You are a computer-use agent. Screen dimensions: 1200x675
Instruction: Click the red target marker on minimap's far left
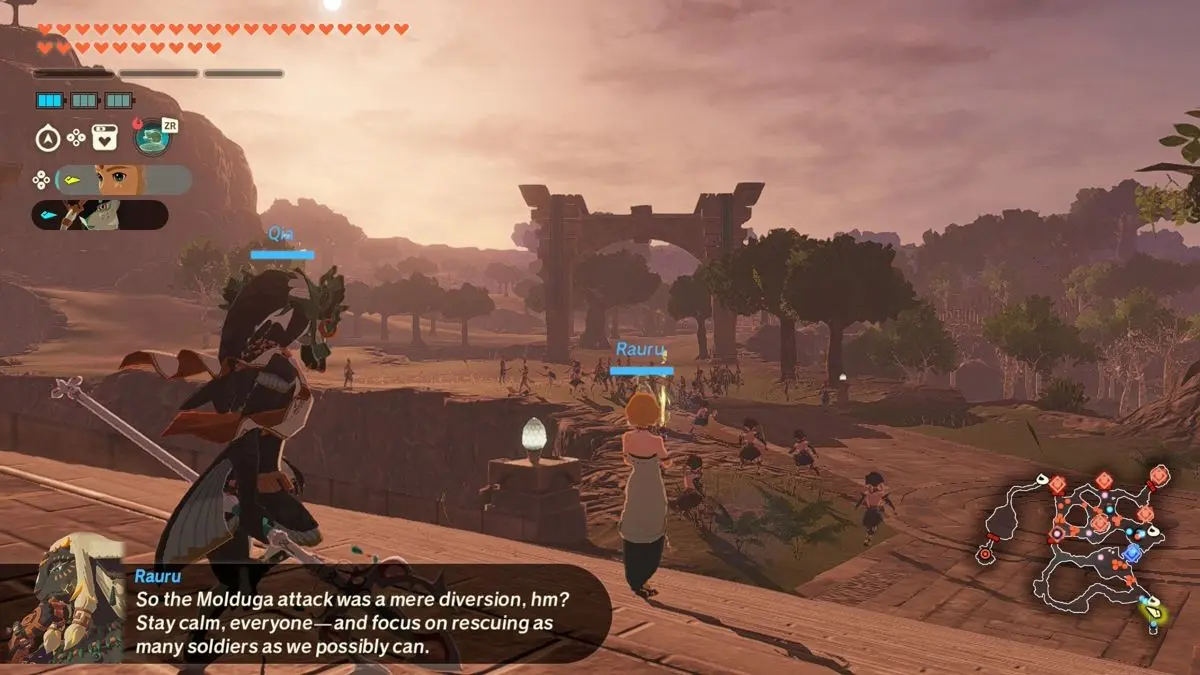coord(988,552)
